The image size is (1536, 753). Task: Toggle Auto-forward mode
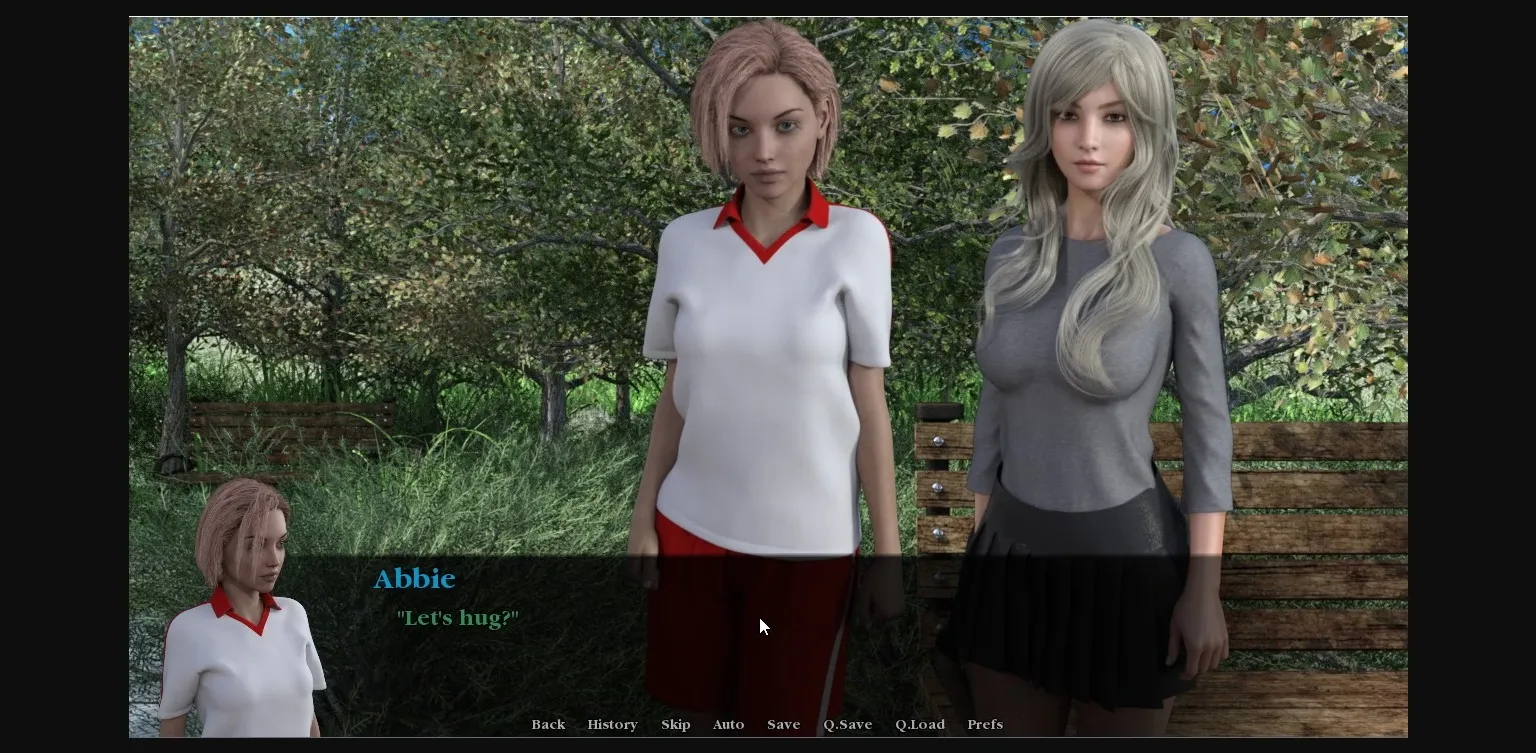pyautogui.click(x=728, y=724)
